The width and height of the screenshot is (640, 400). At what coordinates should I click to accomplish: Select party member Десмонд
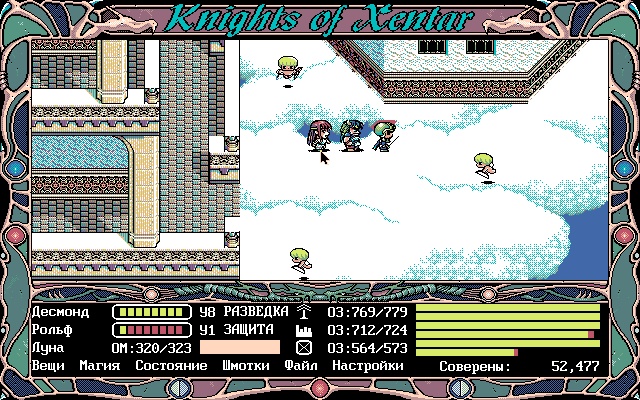(60, 312)
